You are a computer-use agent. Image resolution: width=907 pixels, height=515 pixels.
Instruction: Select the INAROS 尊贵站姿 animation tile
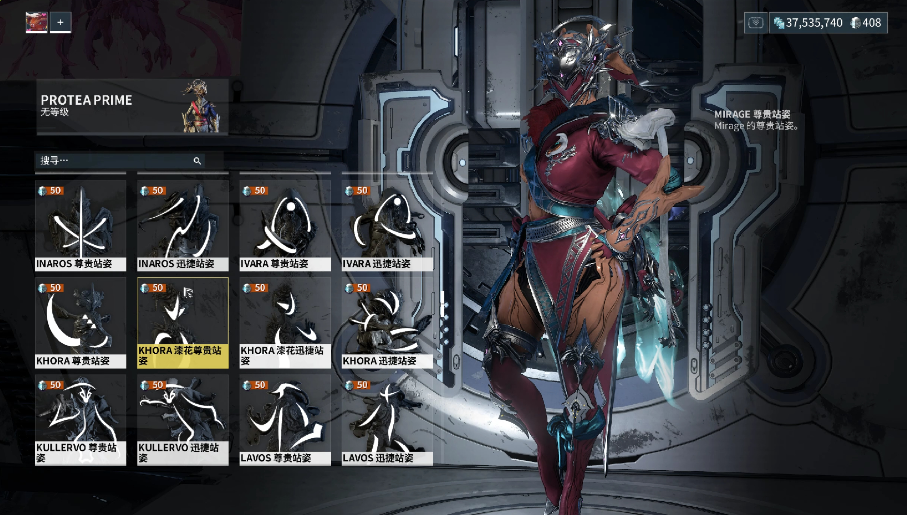tap(81, 227)
